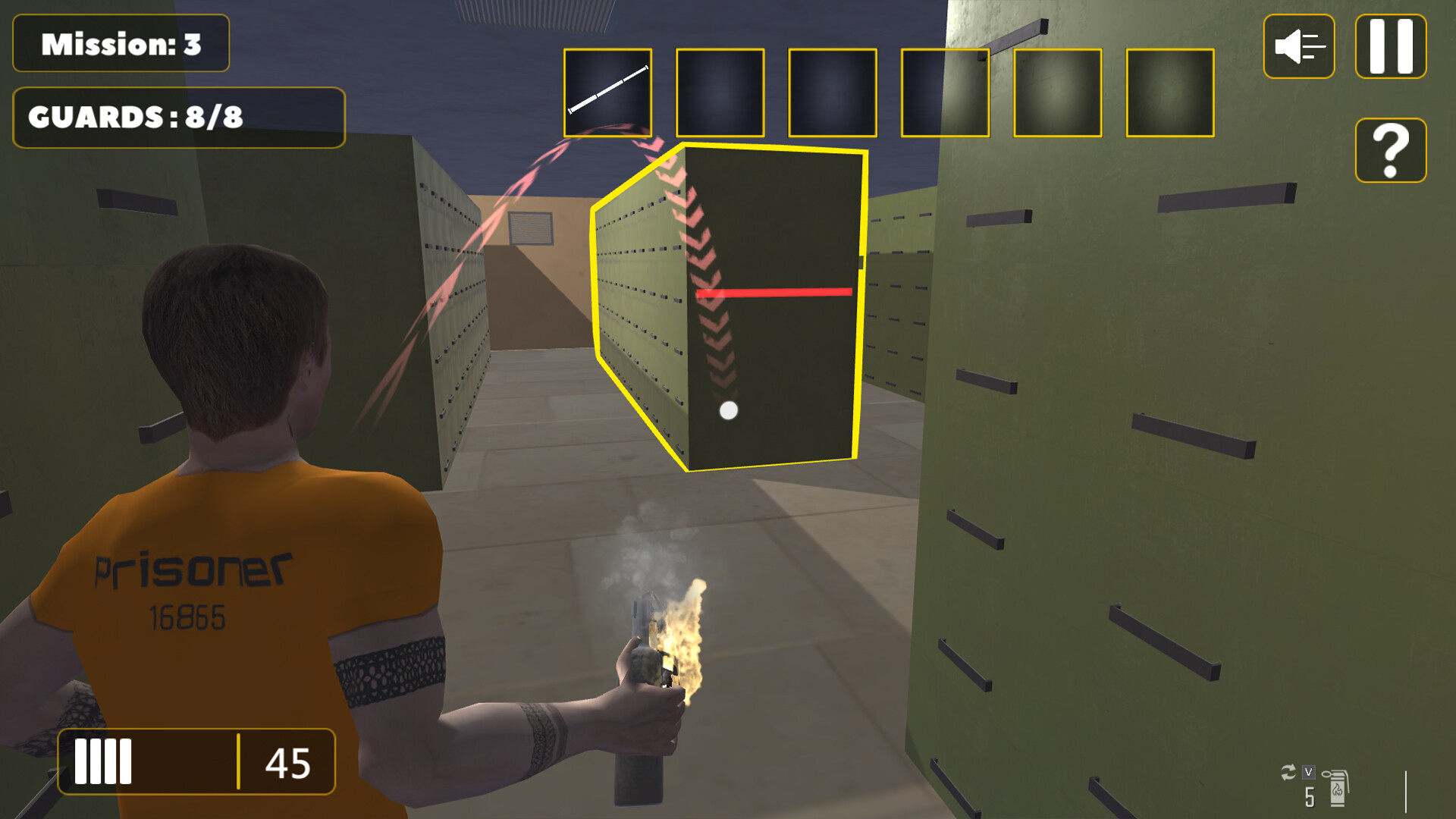Click the 45 throwable counter
This screenshot has height=819, width=1456.
287,762
